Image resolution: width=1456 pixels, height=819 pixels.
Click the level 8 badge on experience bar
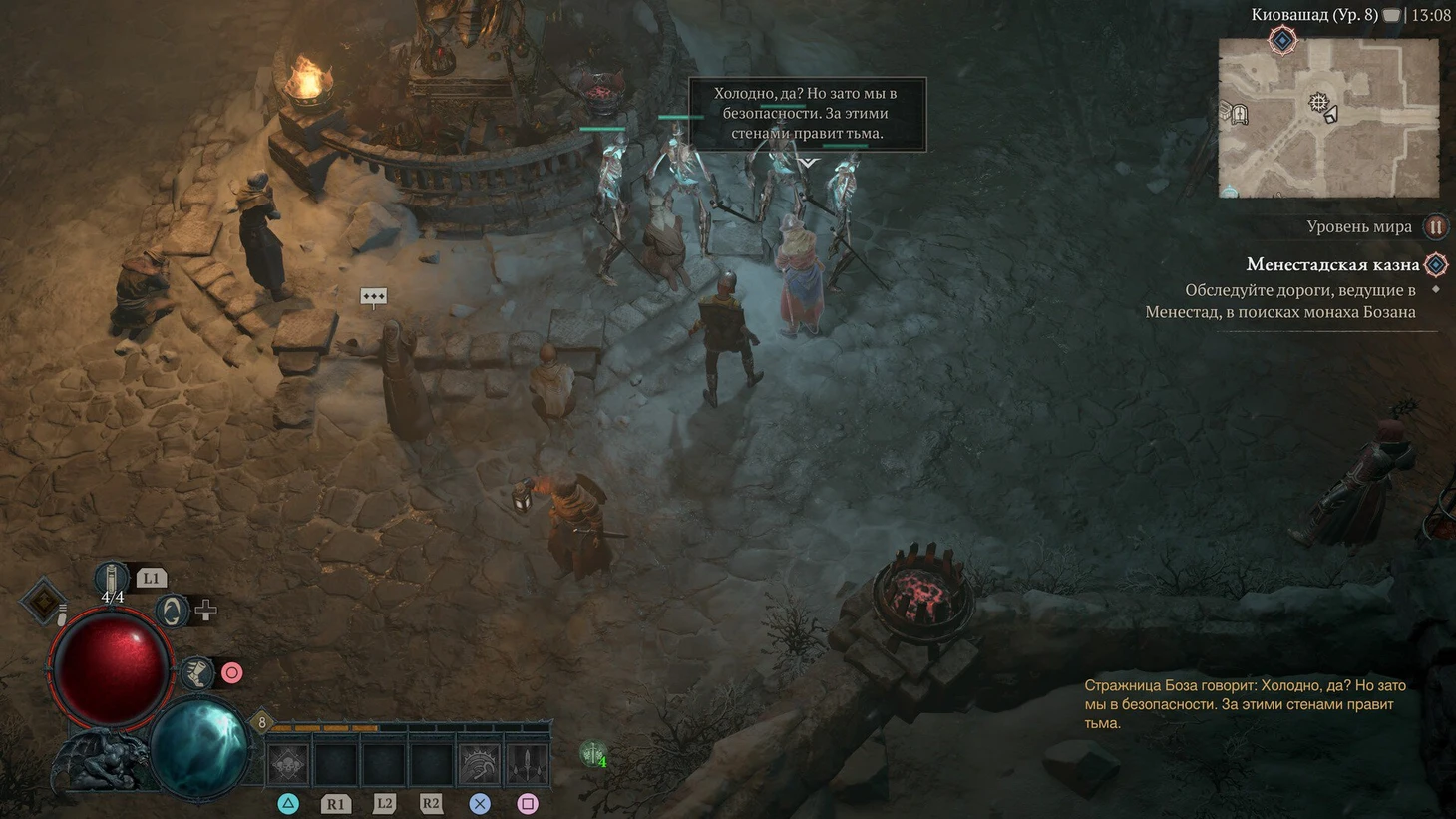[262, 722]
